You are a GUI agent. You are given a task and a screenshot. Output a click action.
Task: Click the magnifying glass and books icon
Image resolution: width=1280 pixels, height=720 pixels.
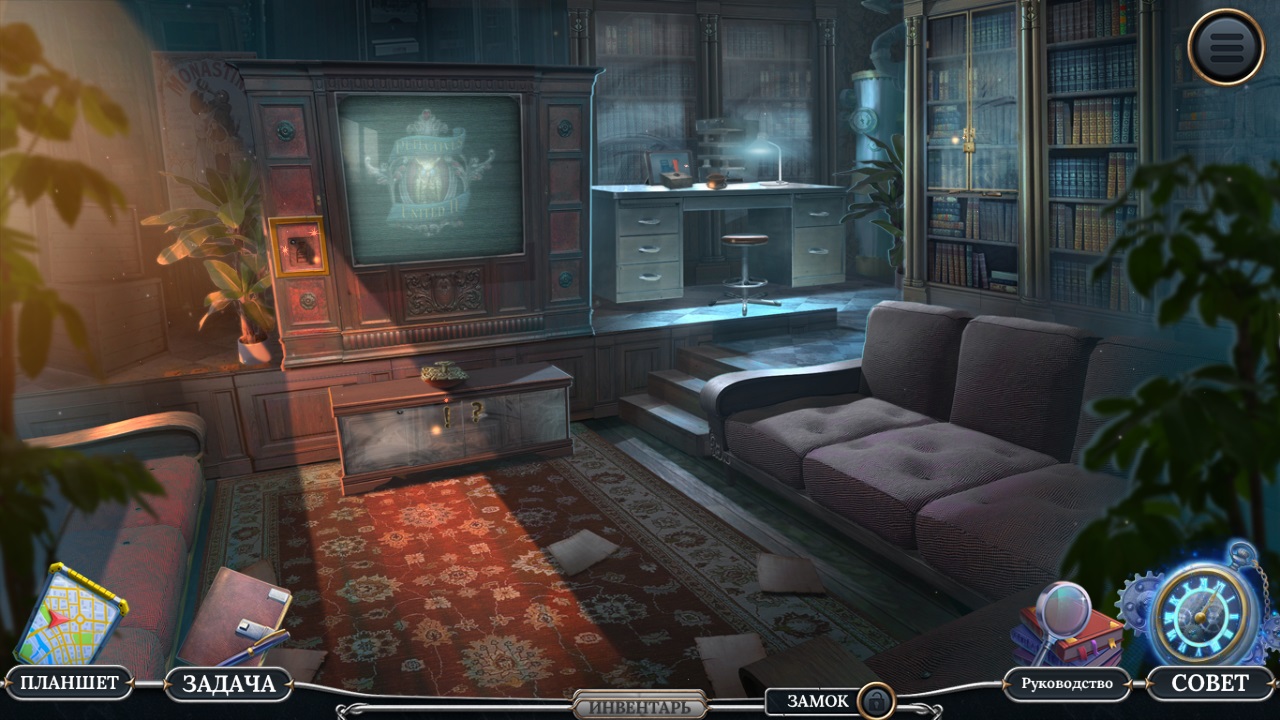pyautogui.click(x=1064, y=623)
